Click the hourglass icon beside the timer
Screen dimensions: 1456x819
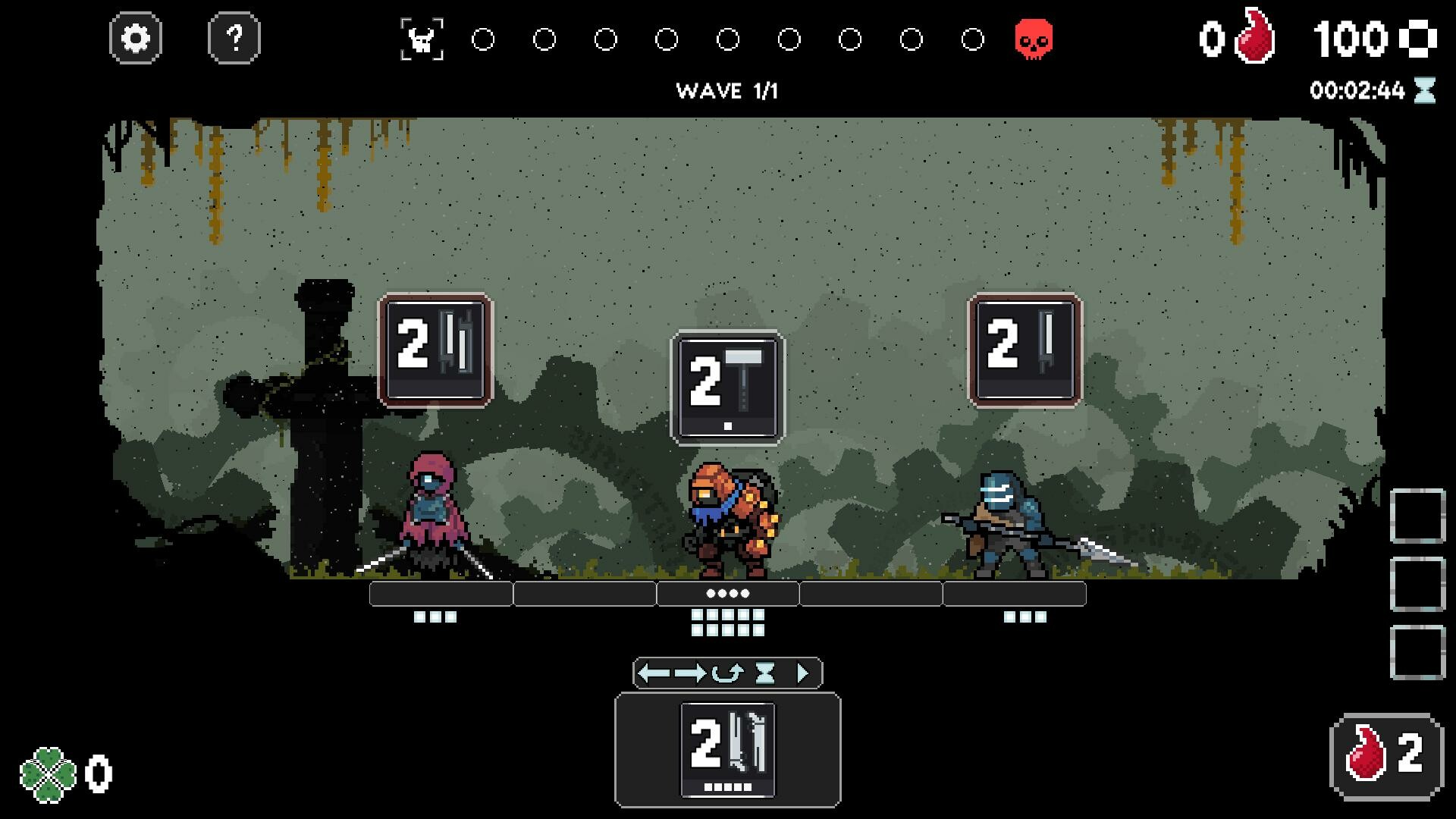click(1424, 90)
